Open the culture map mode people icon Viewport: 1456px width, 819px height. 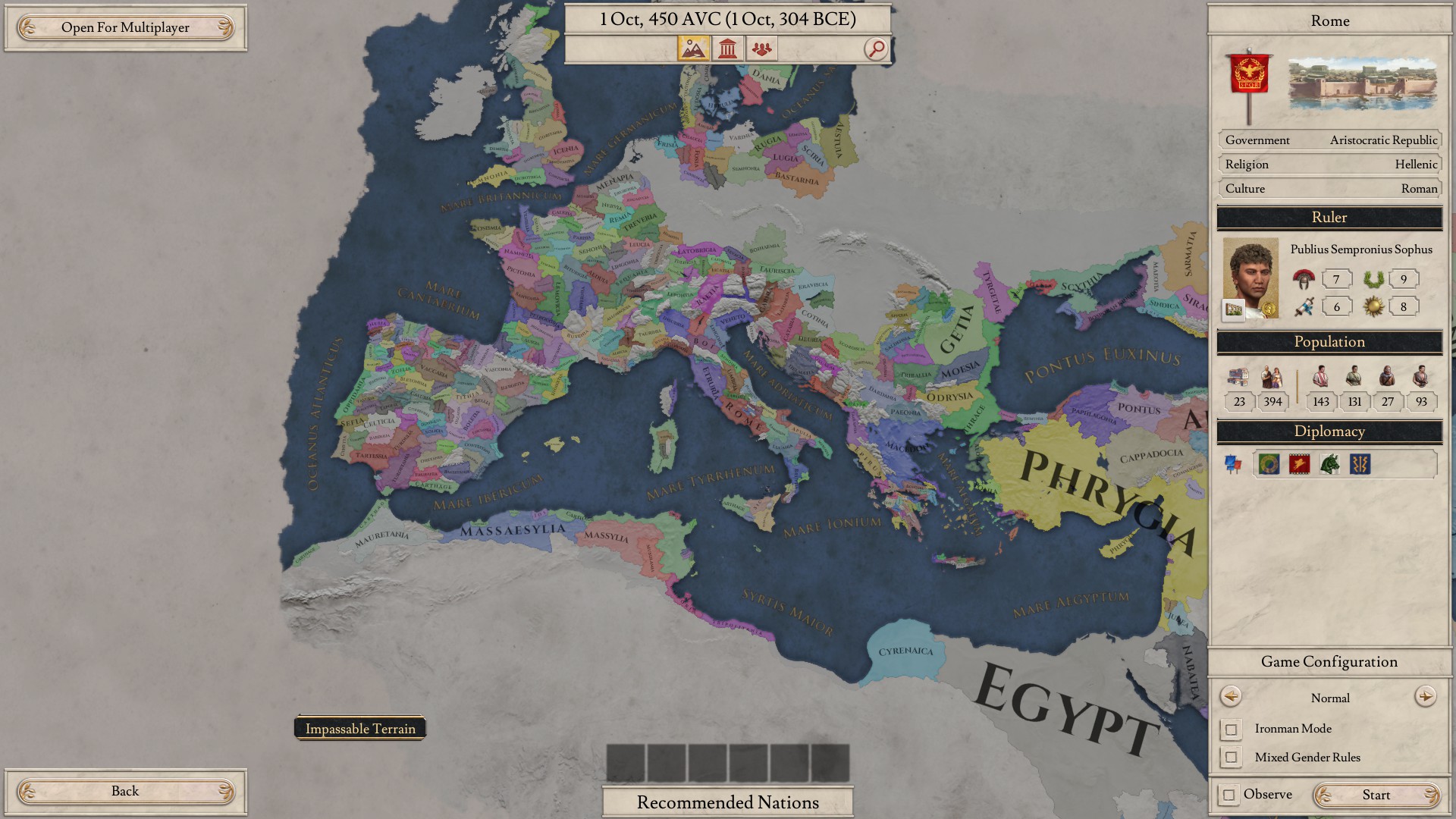click(x=762, y=48)
